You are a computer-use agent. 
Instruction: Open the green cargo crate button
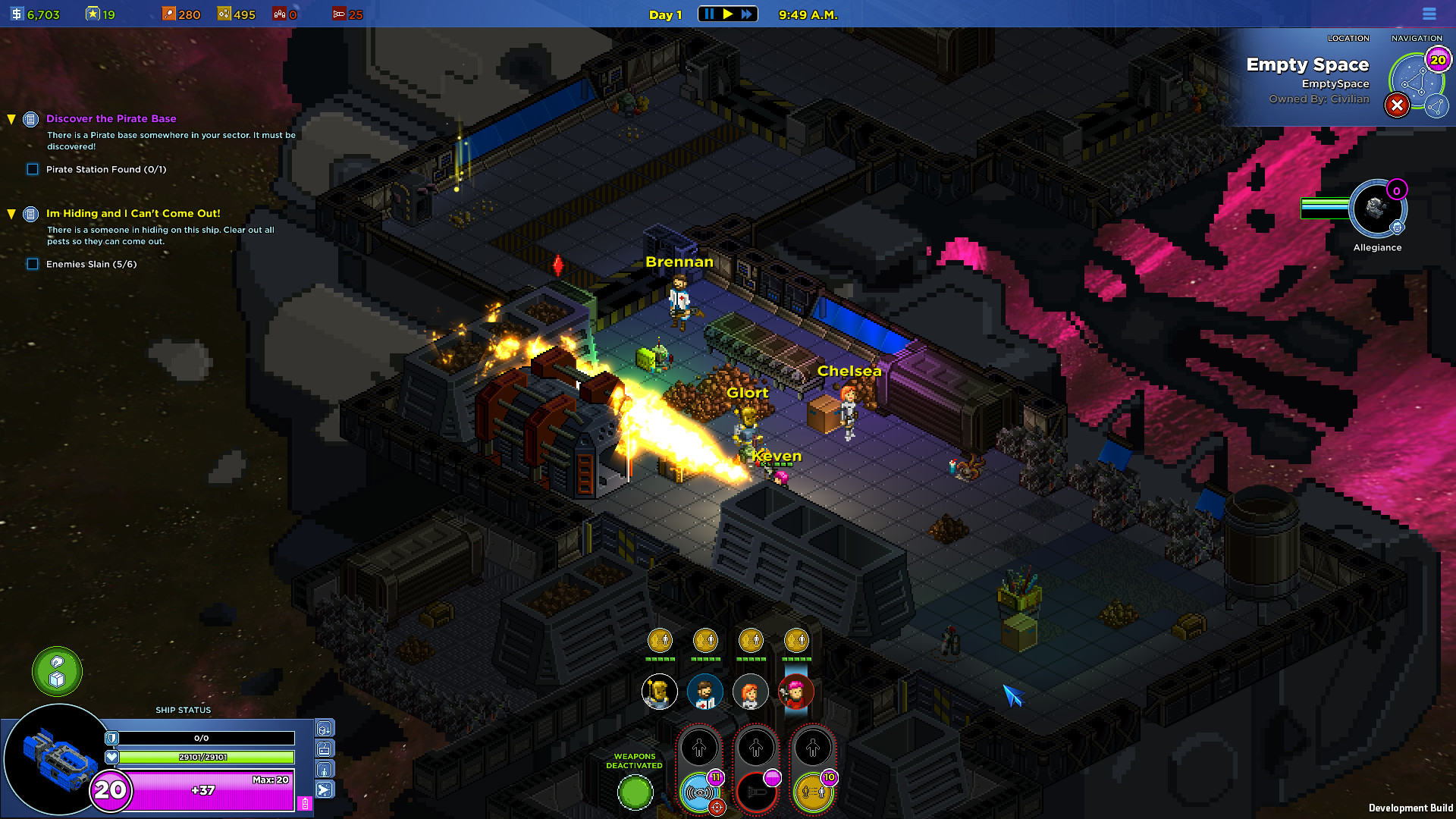click(57, 671)
